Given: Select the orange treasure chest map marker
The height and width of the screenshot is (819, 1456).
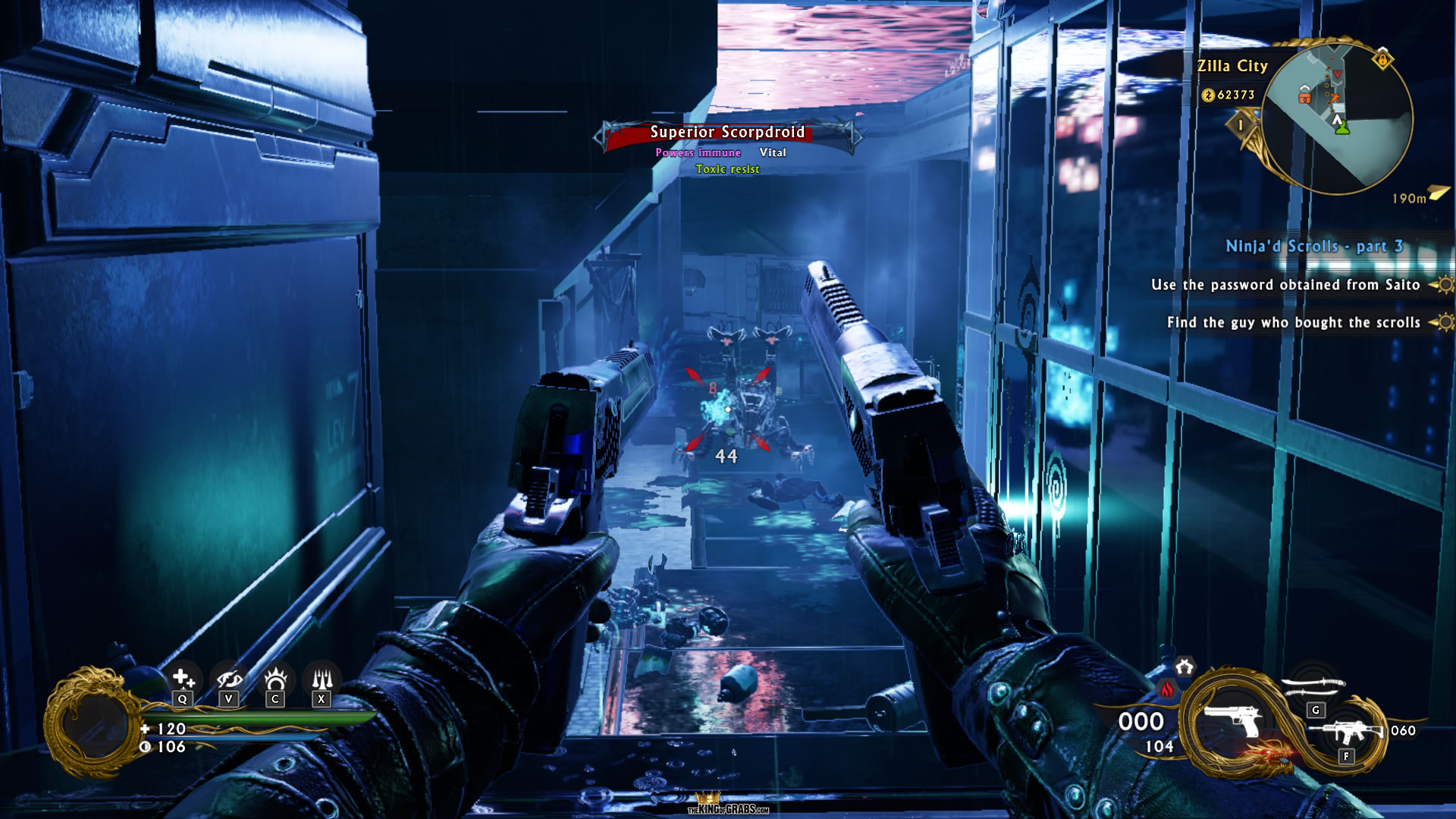Looking at the screenshot, I should 1304,96.
